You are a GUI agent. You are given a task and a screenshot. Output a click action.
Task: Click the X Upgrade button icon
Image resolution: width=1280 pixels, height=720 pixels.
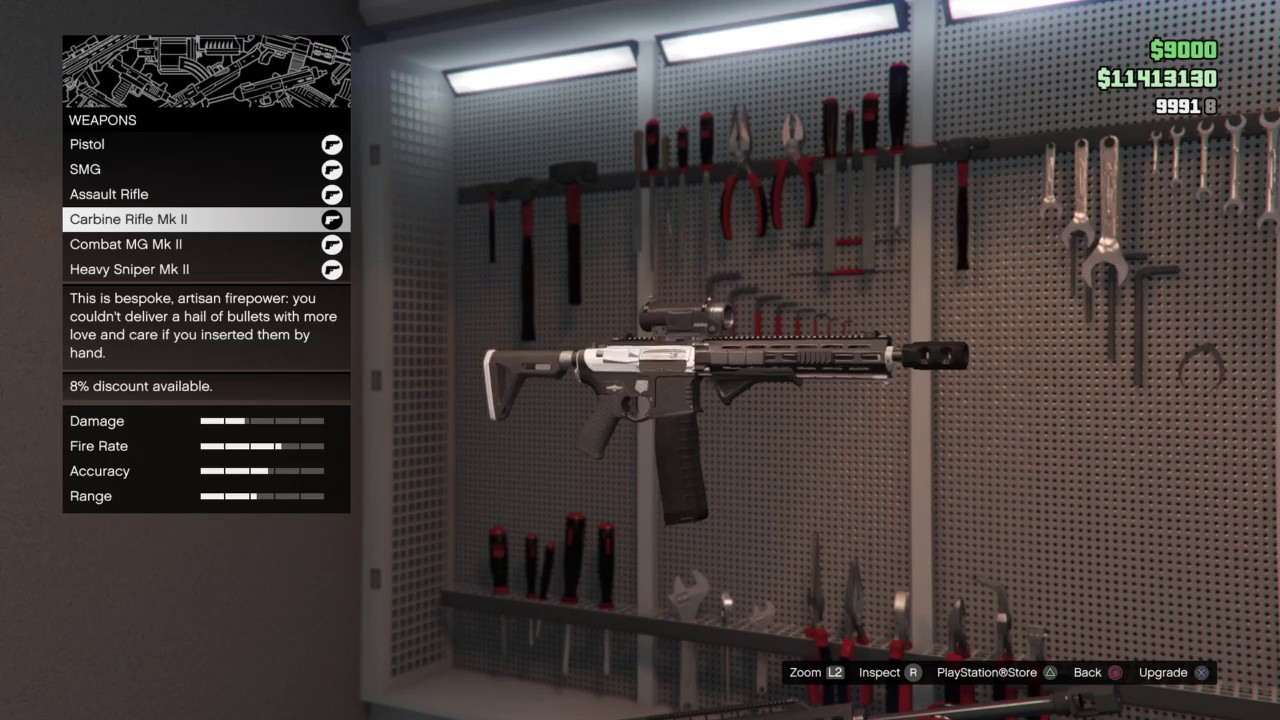(x=1201, y=672)
